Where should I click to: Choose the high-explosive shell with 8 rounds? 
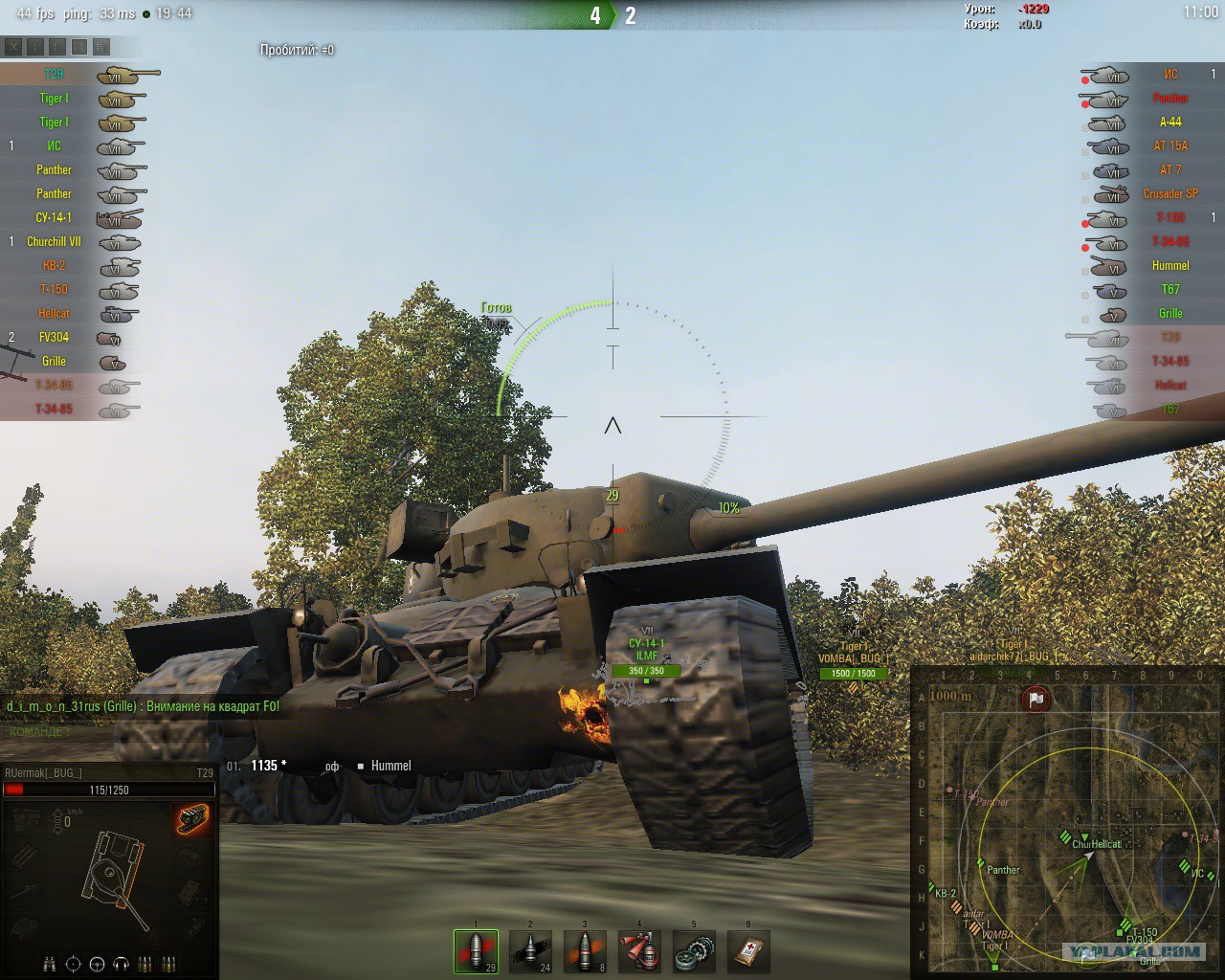[x=585, y=951]
